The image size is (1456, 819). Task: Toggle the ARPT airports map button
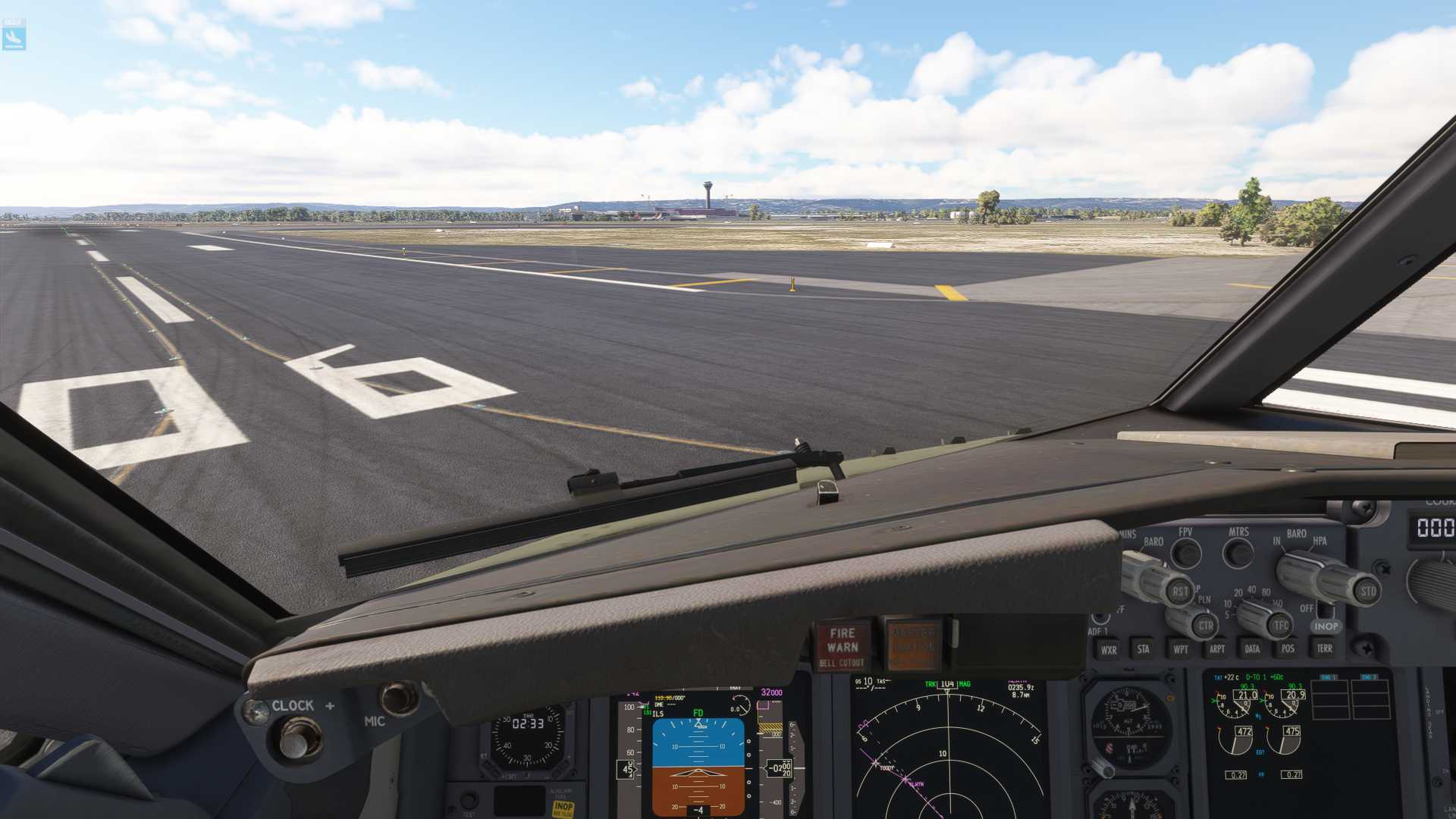[x=1217, y=649]
